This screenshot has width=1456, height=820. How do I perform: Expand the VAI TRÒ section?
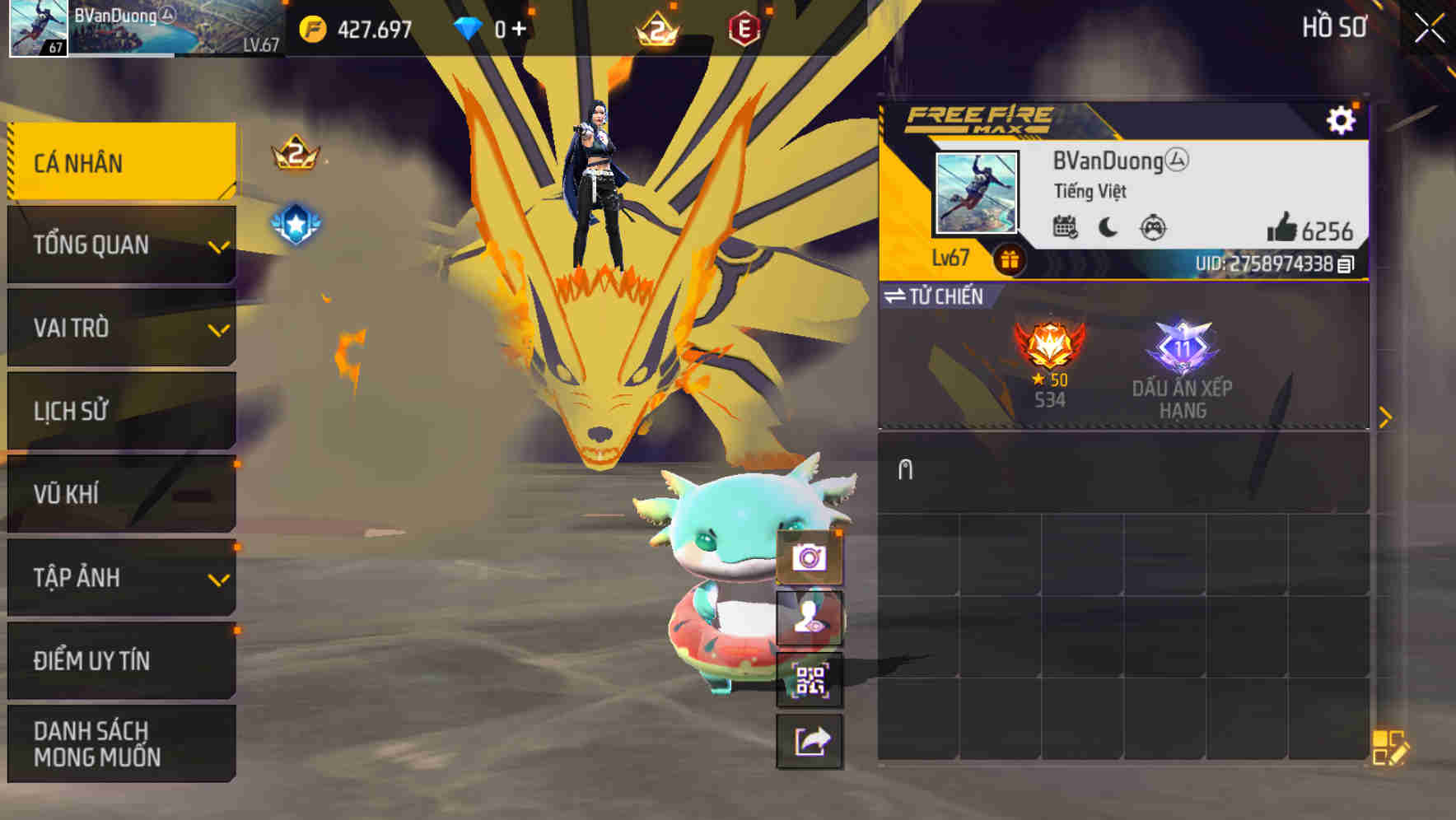121,328
